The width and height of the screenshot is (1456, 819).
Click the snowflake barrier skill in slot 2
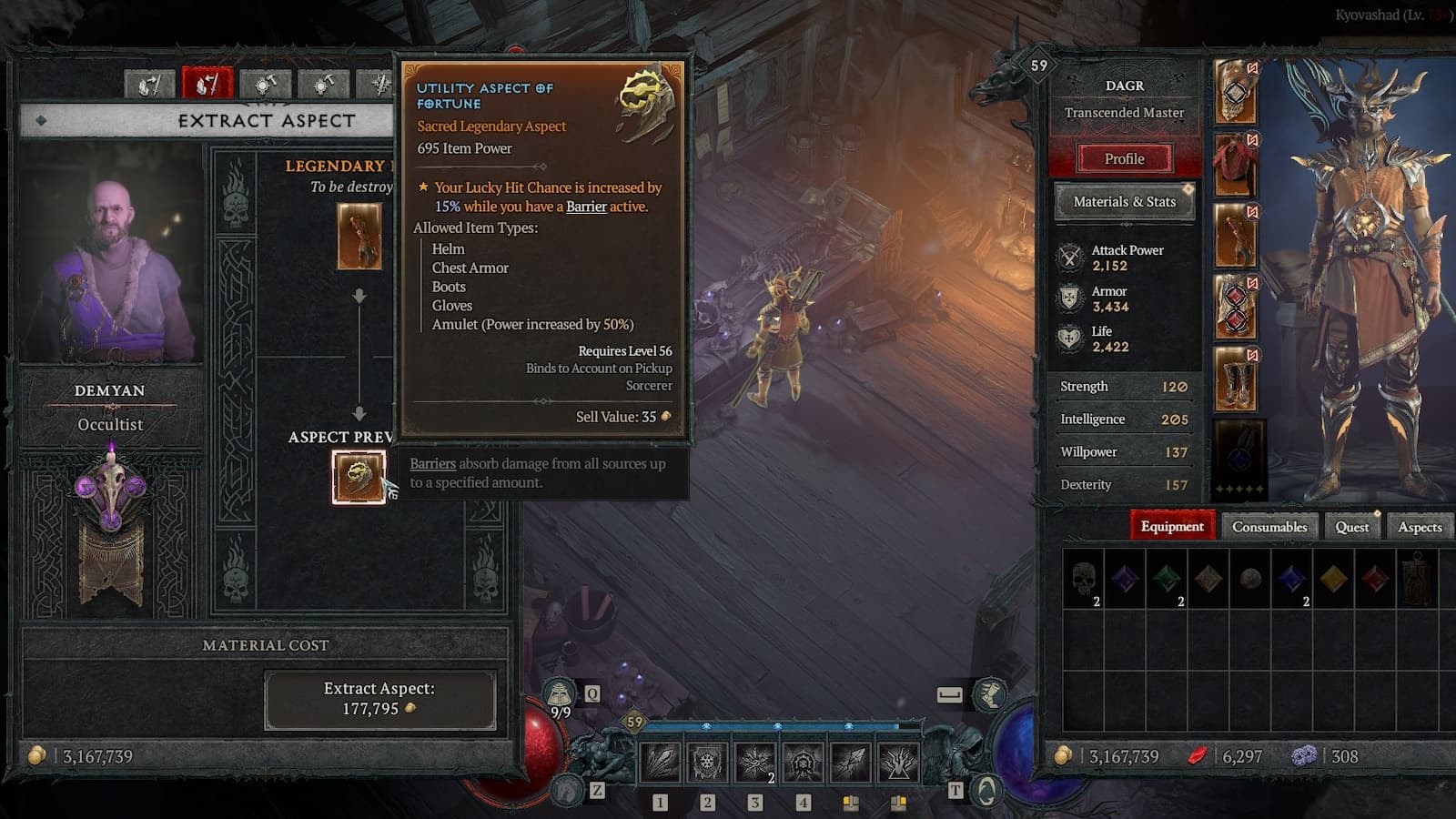coord(706,763)
